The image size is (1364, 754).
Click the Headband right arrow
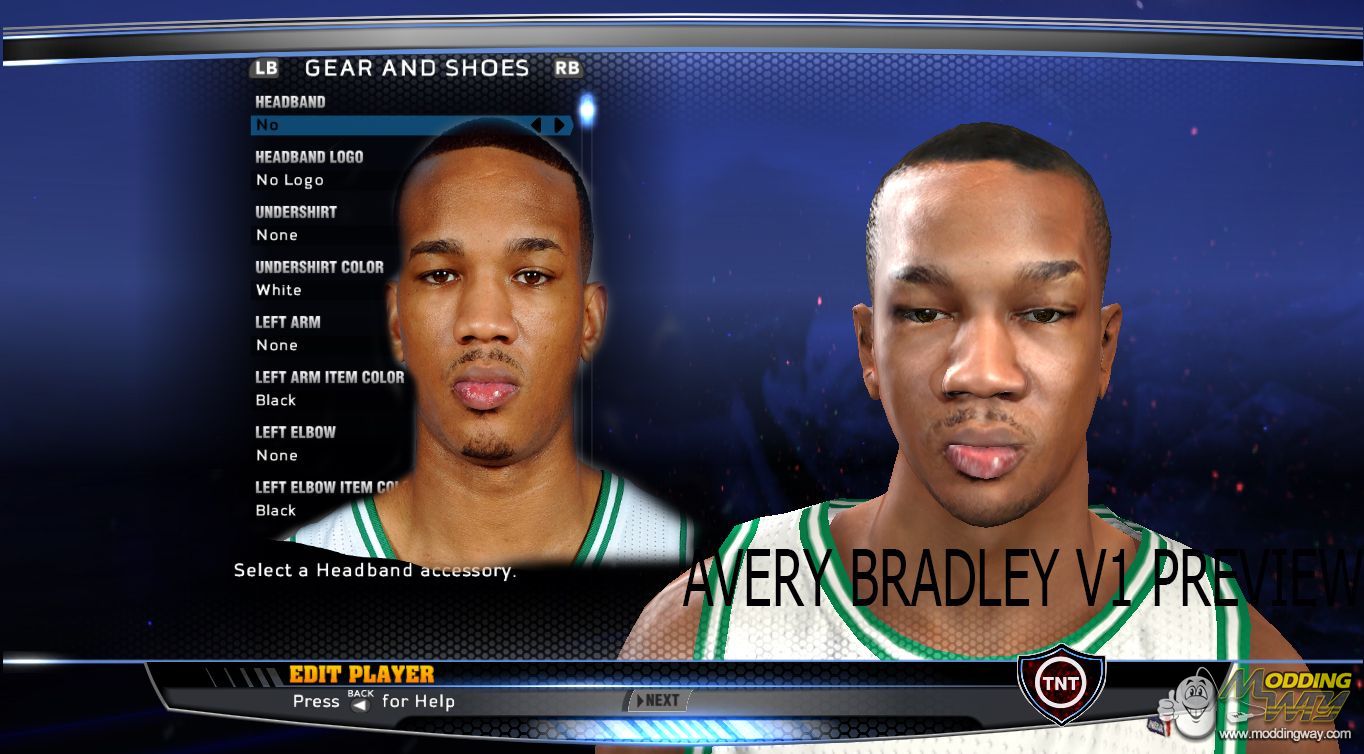coord(559,125)
